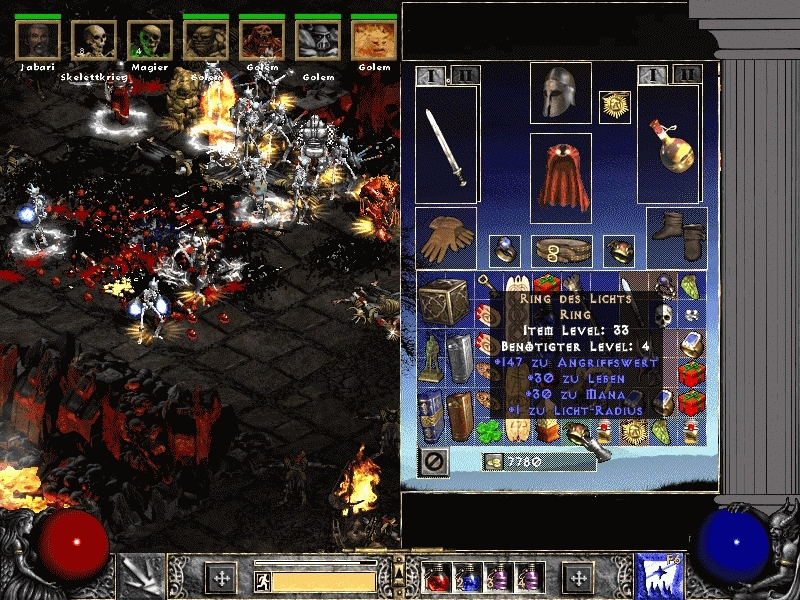
Task: Click the equipped leather gloves
Action: pyautogui.click(x=446, y=236)
